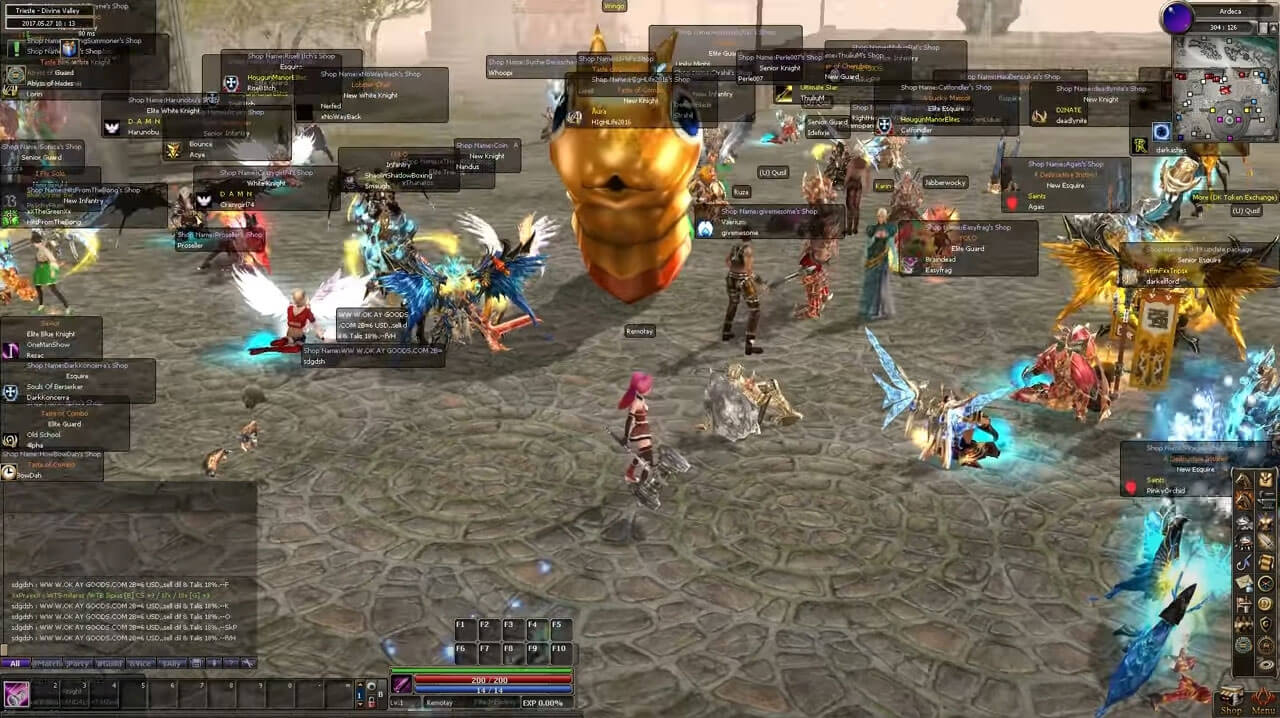Click the pink sword icon beside health bar
Viewport: 1280px width, 718px height.
pyautogui.click(x=401, y=685)
